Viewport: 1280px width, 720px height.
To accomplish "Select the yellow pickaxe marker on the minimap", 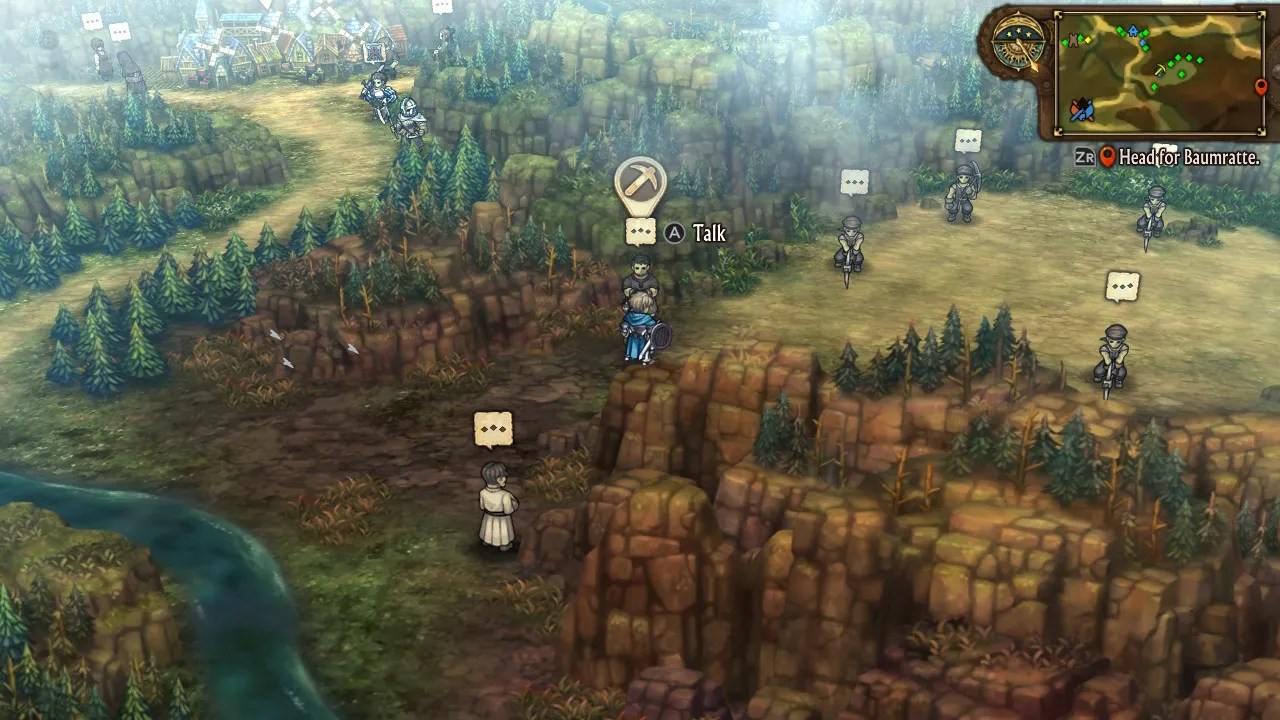I will coord(1160,68).
